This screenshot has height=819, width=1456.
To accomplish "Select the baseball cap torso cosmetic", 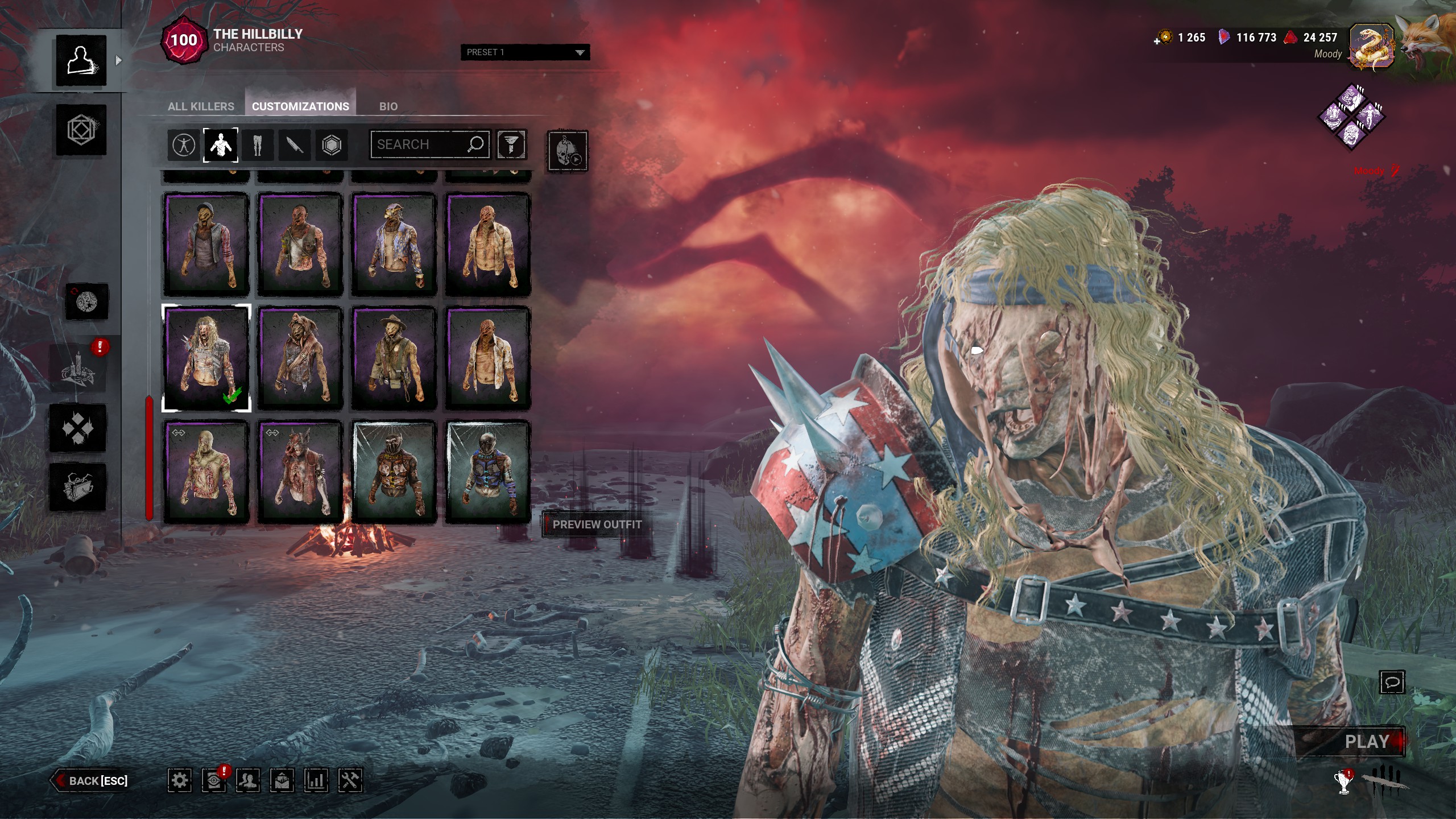I will pyautogui.click(x=206, y=245).
